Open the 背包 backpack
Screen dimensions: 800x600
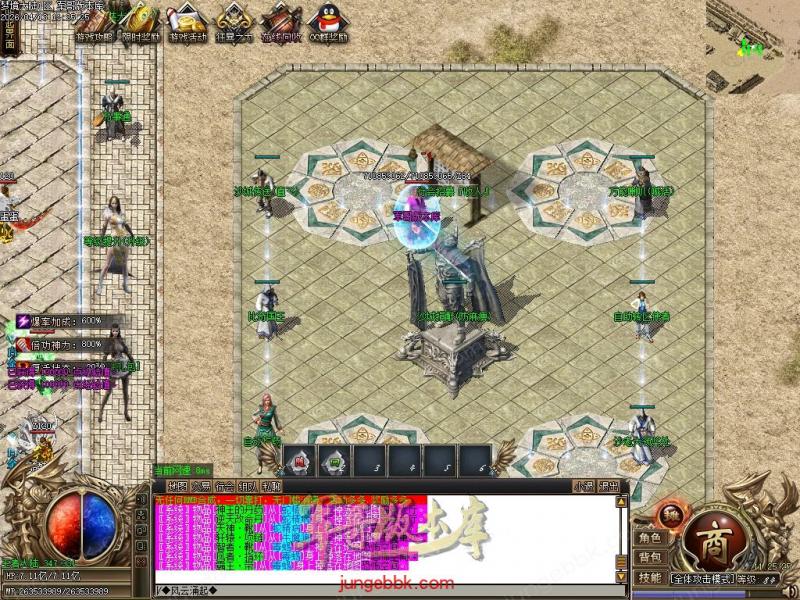[649, 557]
